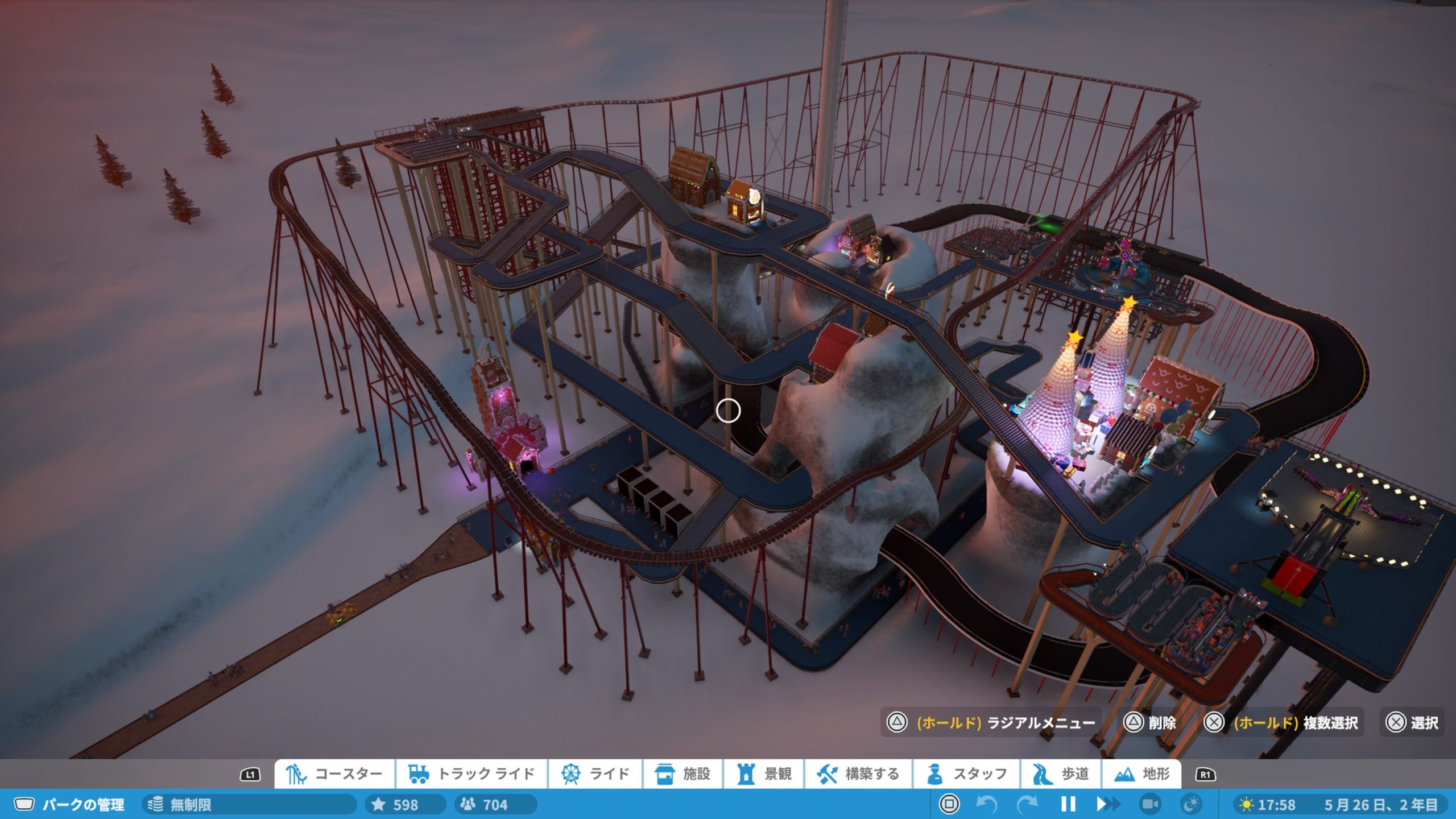The image size is (1456, 819).
Task: Click the redo arrow button
Action: click(x=1027, y=804)
